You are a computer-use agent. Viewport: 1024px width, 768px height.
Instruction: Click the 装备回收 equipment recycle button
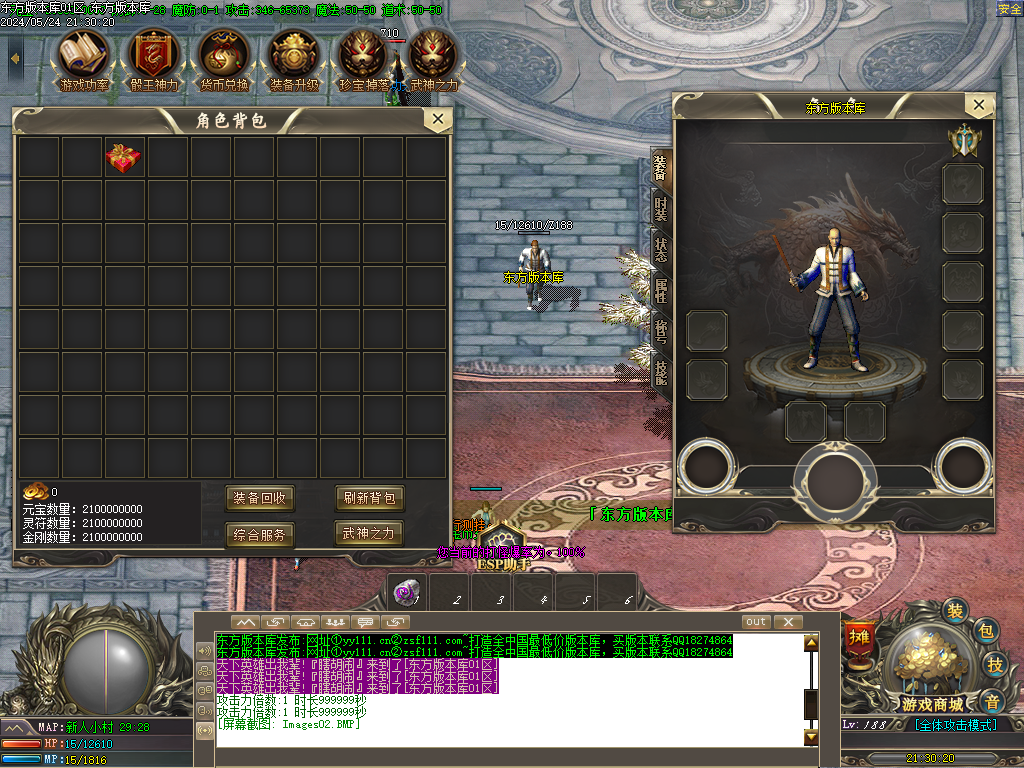click(x=260, y=498)
